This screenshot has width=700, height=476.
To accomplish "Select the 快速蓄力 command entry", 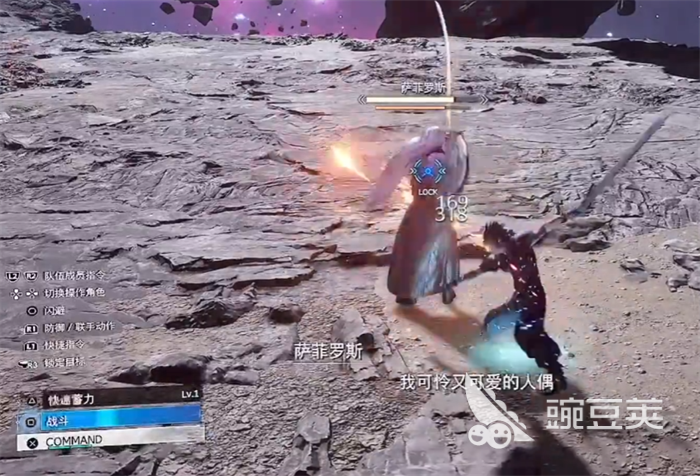I will 110,398.
